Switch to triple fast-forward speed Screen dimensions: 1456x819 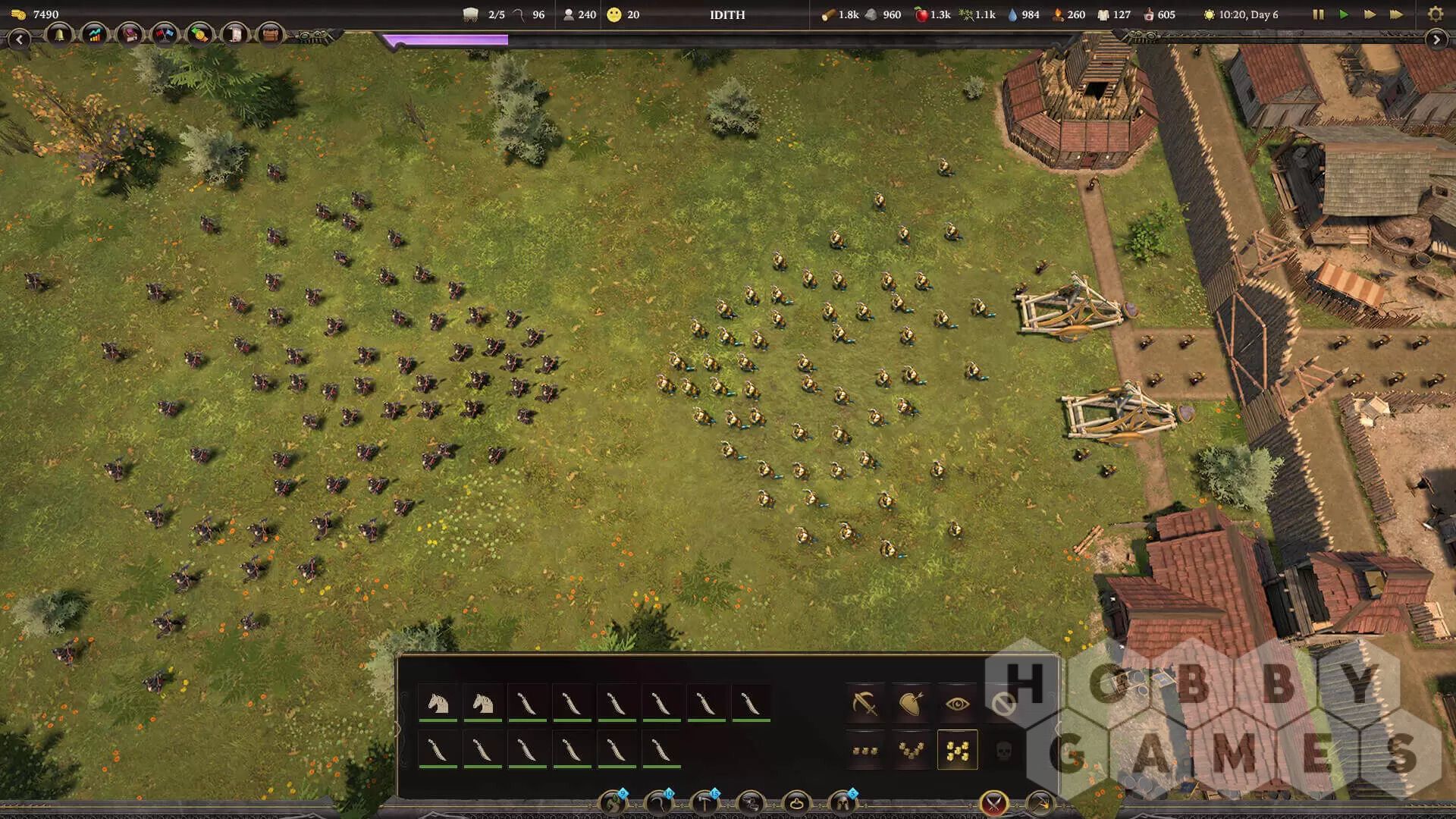point(1396,14)
